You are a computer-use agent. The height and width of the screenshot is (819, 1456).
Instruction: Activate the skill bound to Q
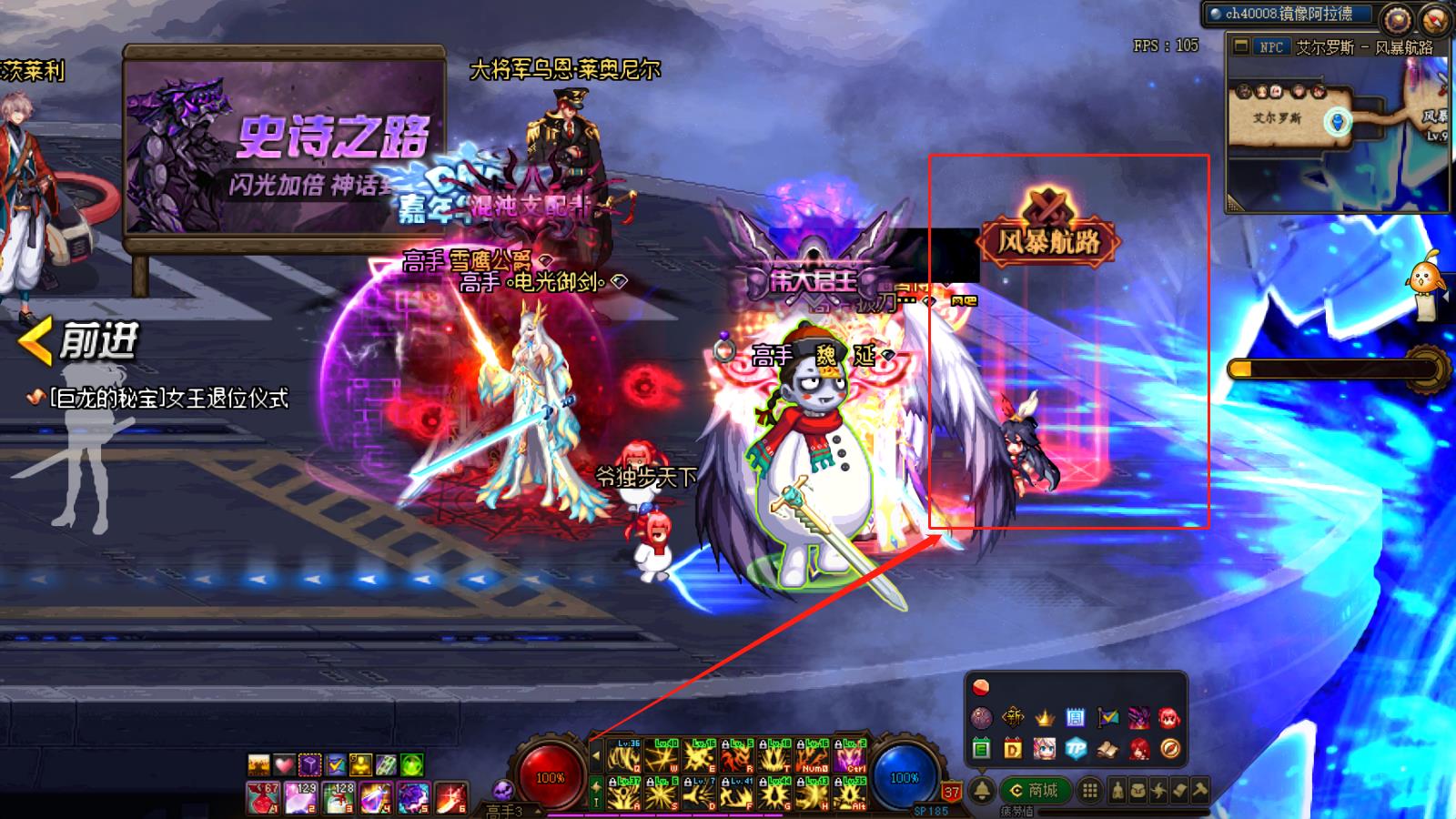[625, 758]
